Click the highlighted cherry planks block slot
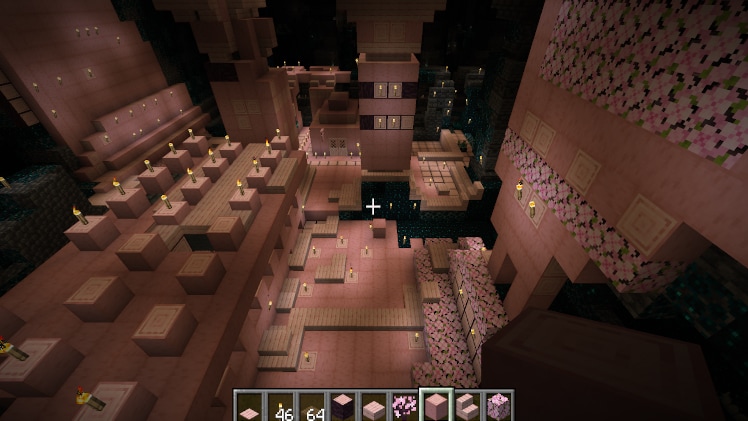Viewport: 748px width, 421px height. coord(435,406)
